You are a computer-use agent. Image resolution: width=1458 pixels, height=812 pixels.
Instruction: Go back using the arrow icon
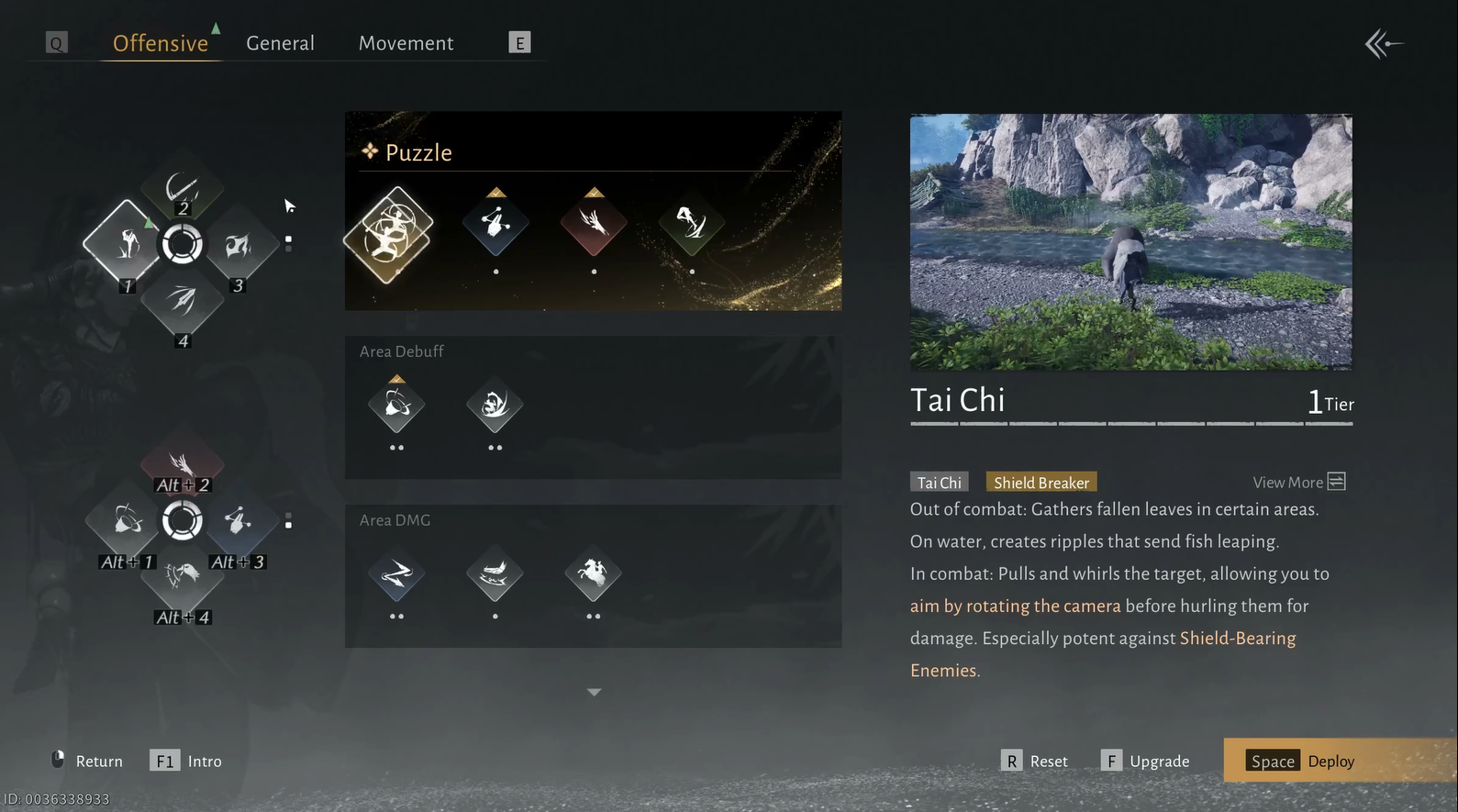(x=1383, y=43)
